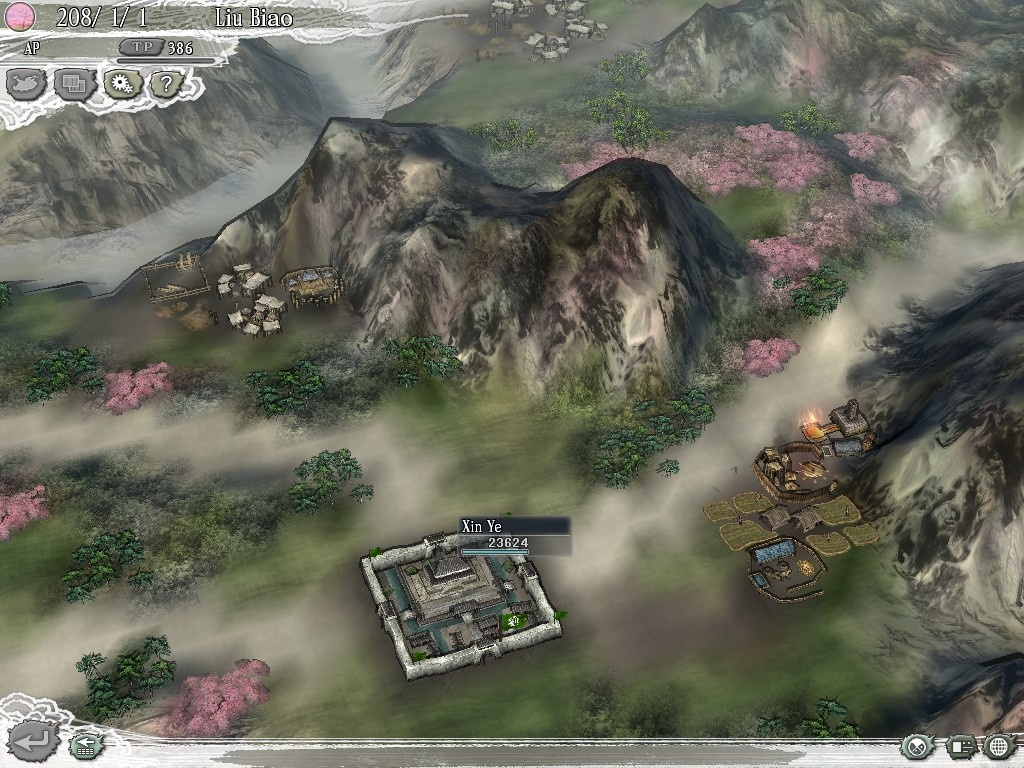Click the return arrow button
Image resolution: width=1024 pixels, height=768 pixels.
(31, 742)
